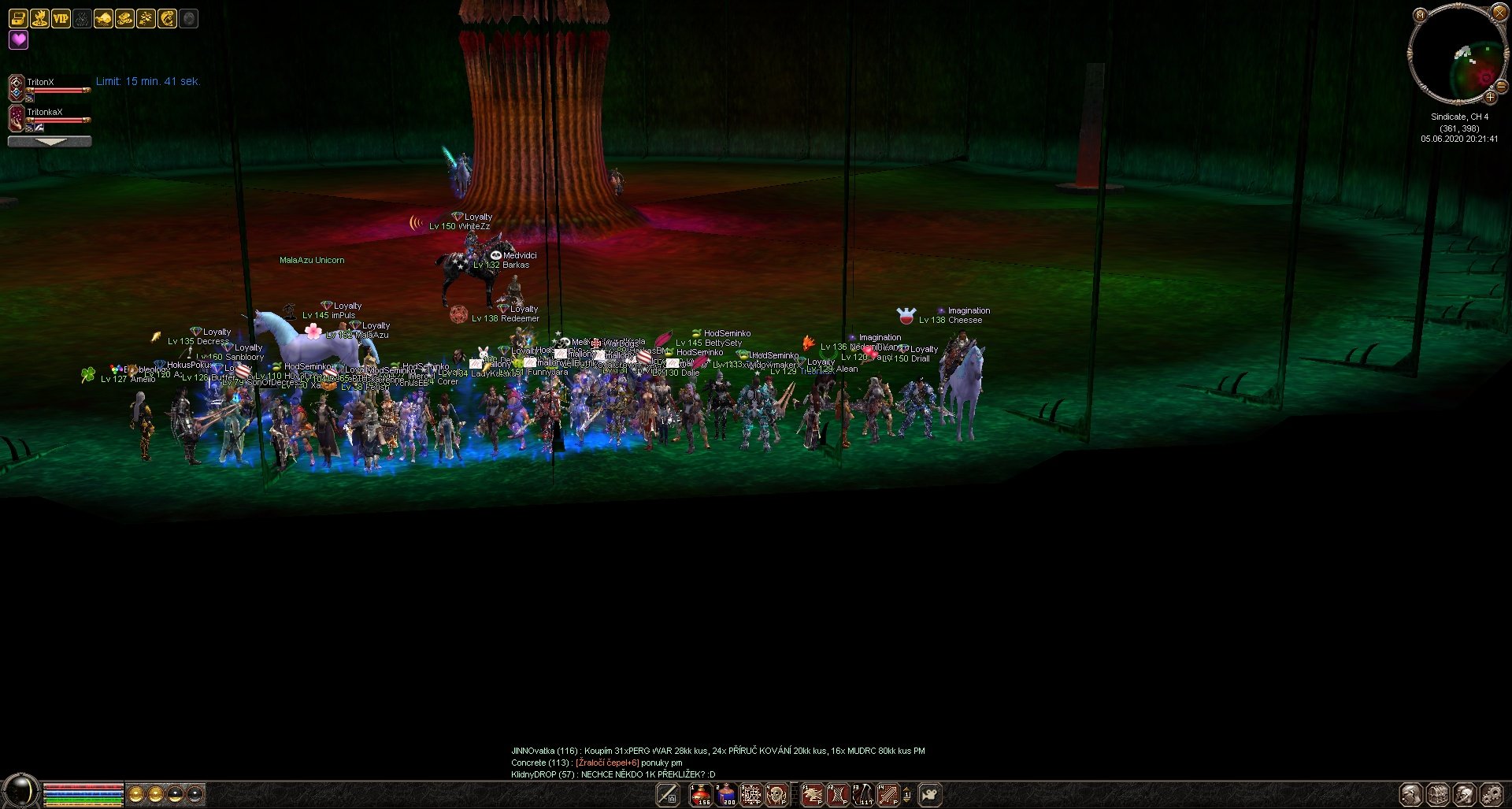Activate the F1 dash skill

click(812, 795)
